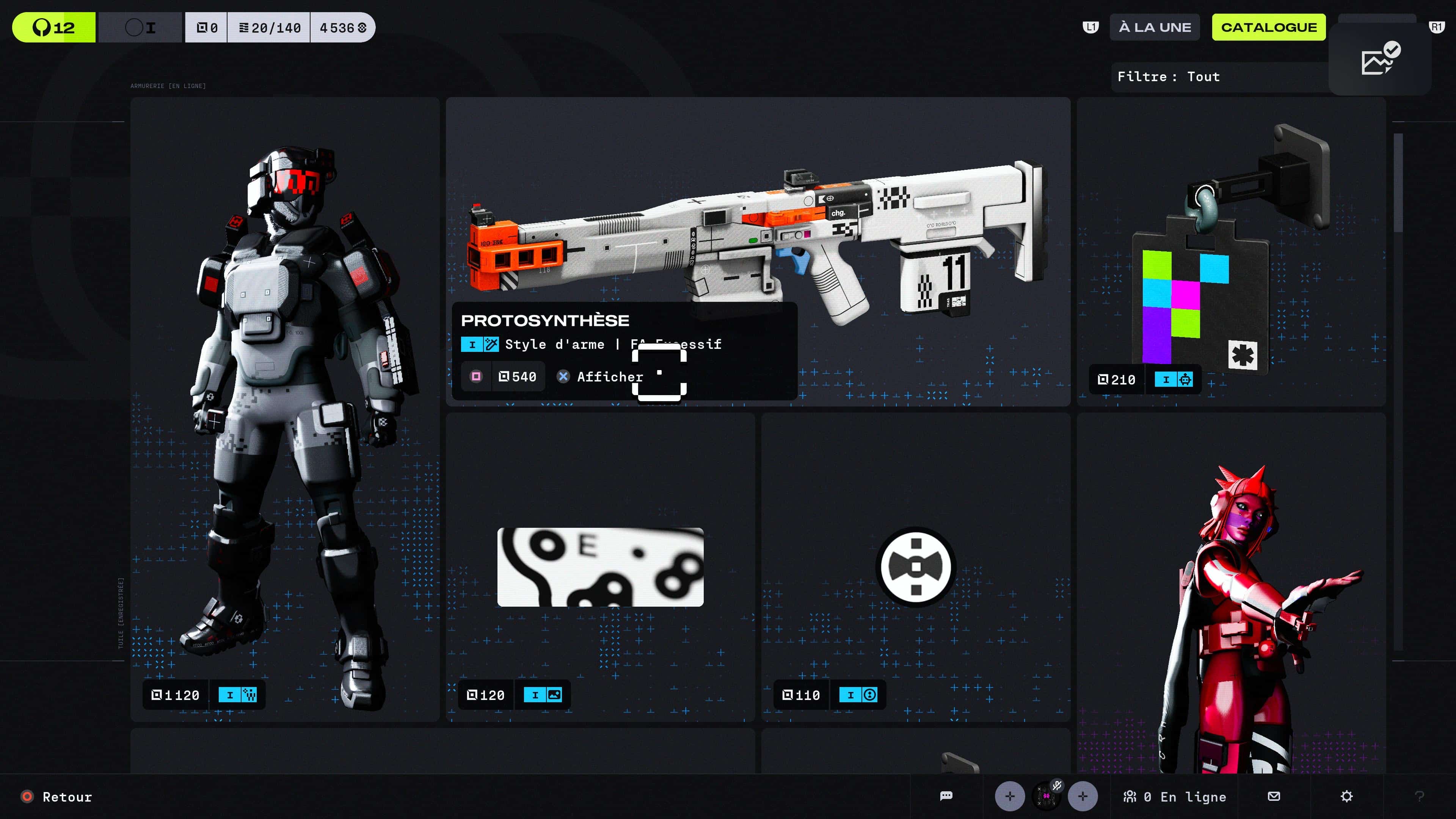Switch to the À LA UNE tab

click(x=1154, y=27)
